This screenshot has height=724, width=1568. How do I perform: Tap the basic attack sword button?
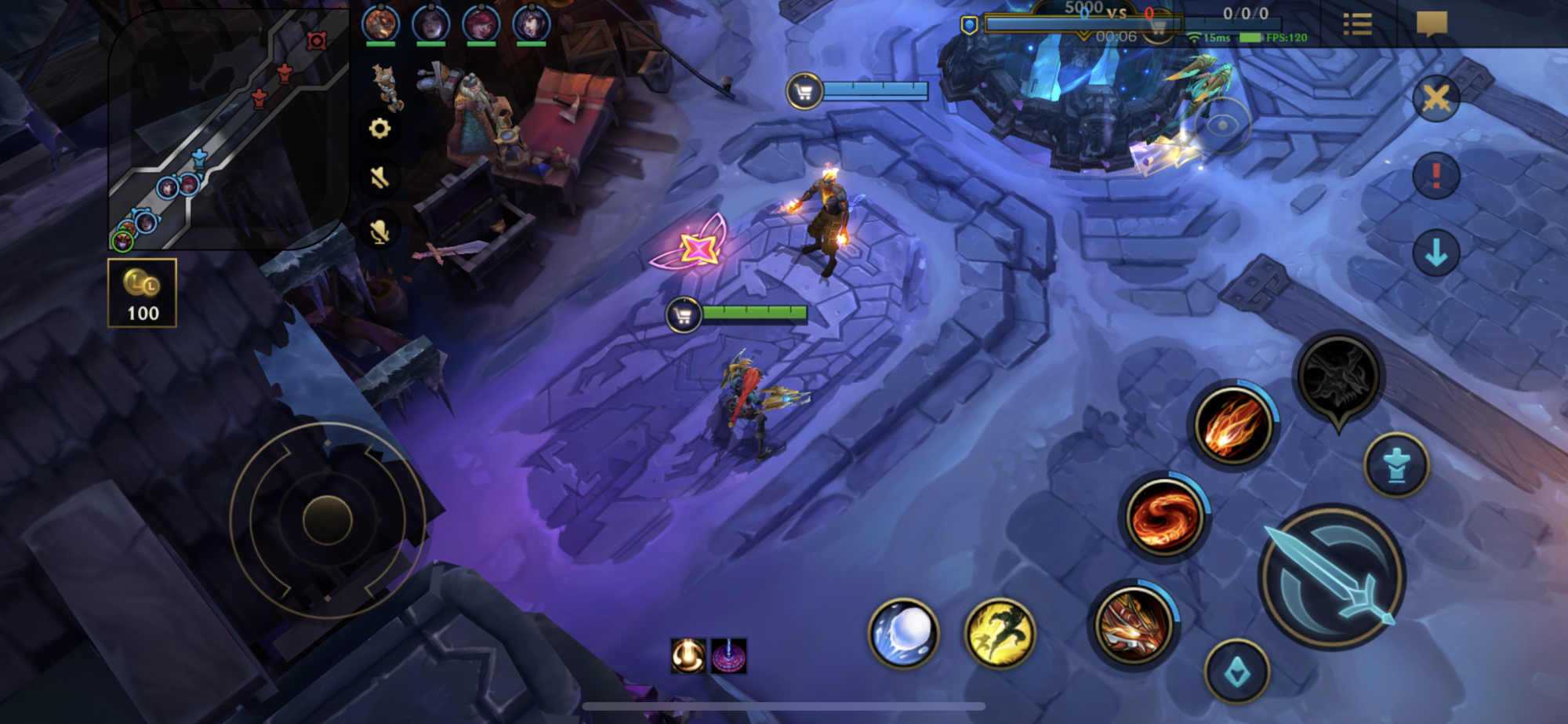tap(1332, 577)
